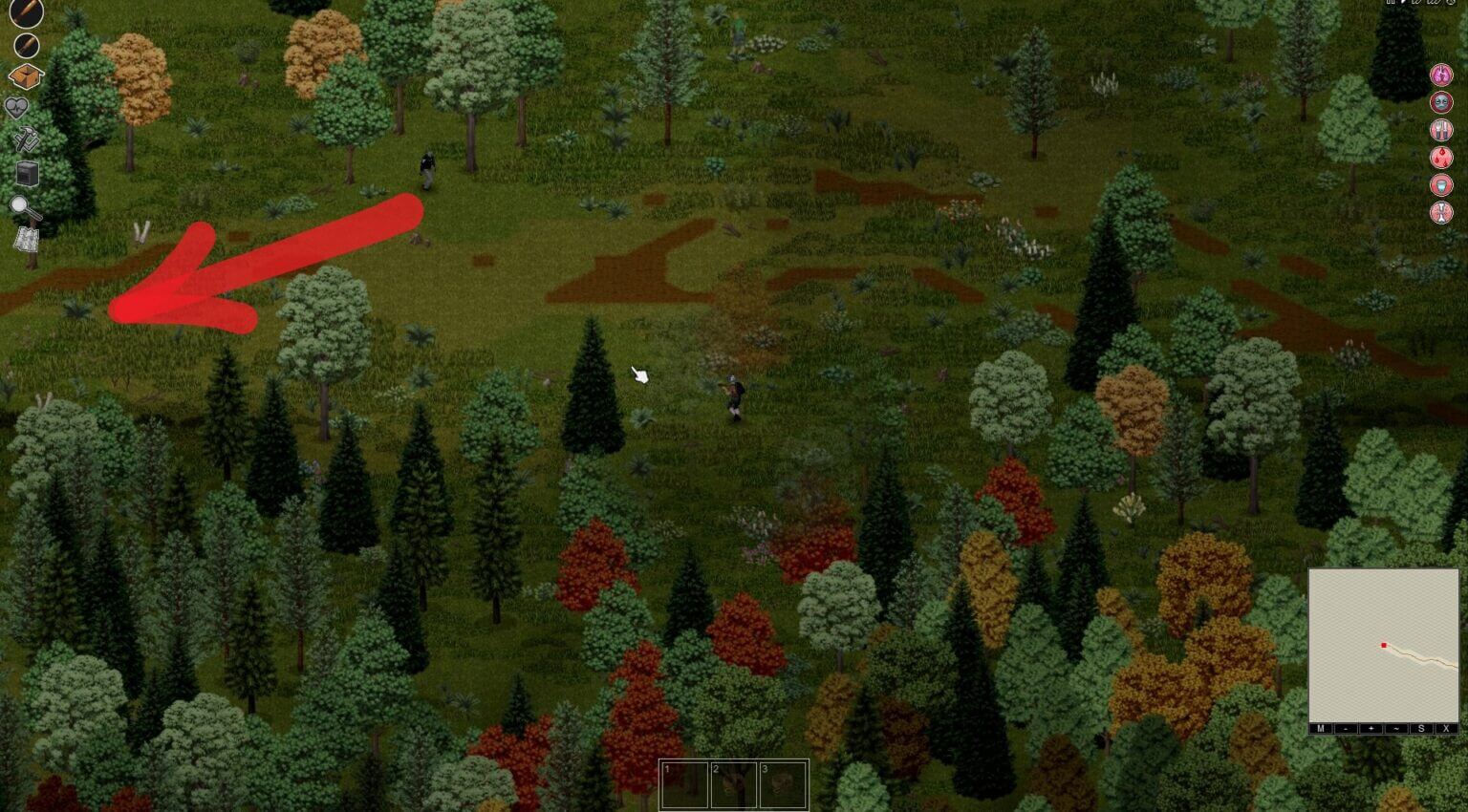Viewport: 1468px width, 812px height.
Task: Select hotbar slot 1
Action: click(x=686, y=783)
